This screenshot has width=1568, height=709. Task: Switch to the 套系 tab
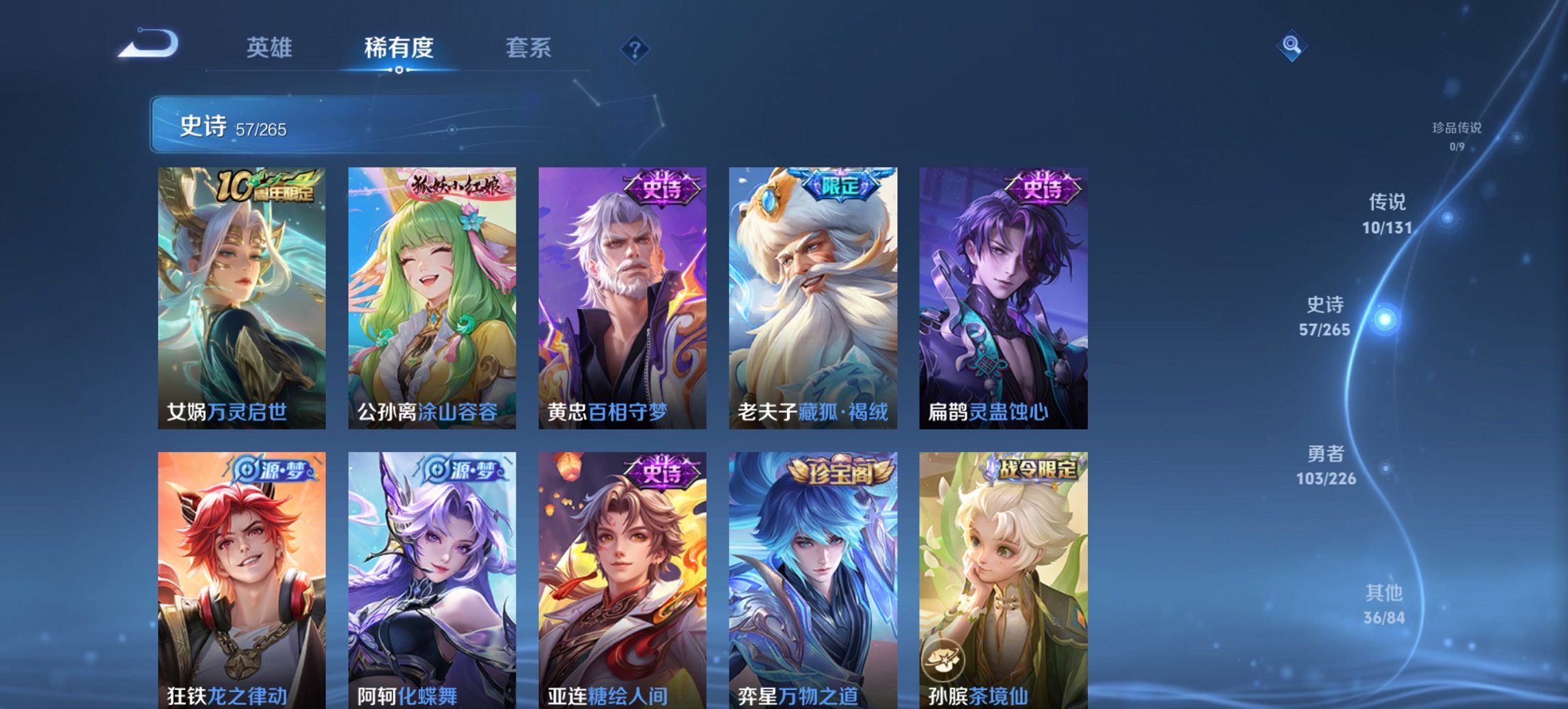(528, 48)
